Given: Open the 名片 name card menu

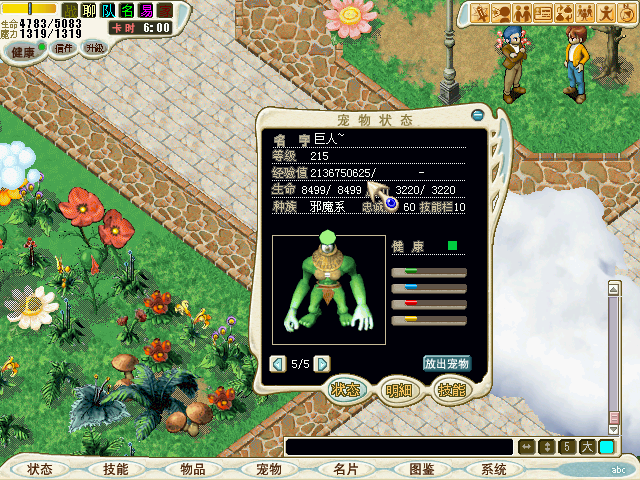Looking at the screenshot, I should tap(345, 469).
